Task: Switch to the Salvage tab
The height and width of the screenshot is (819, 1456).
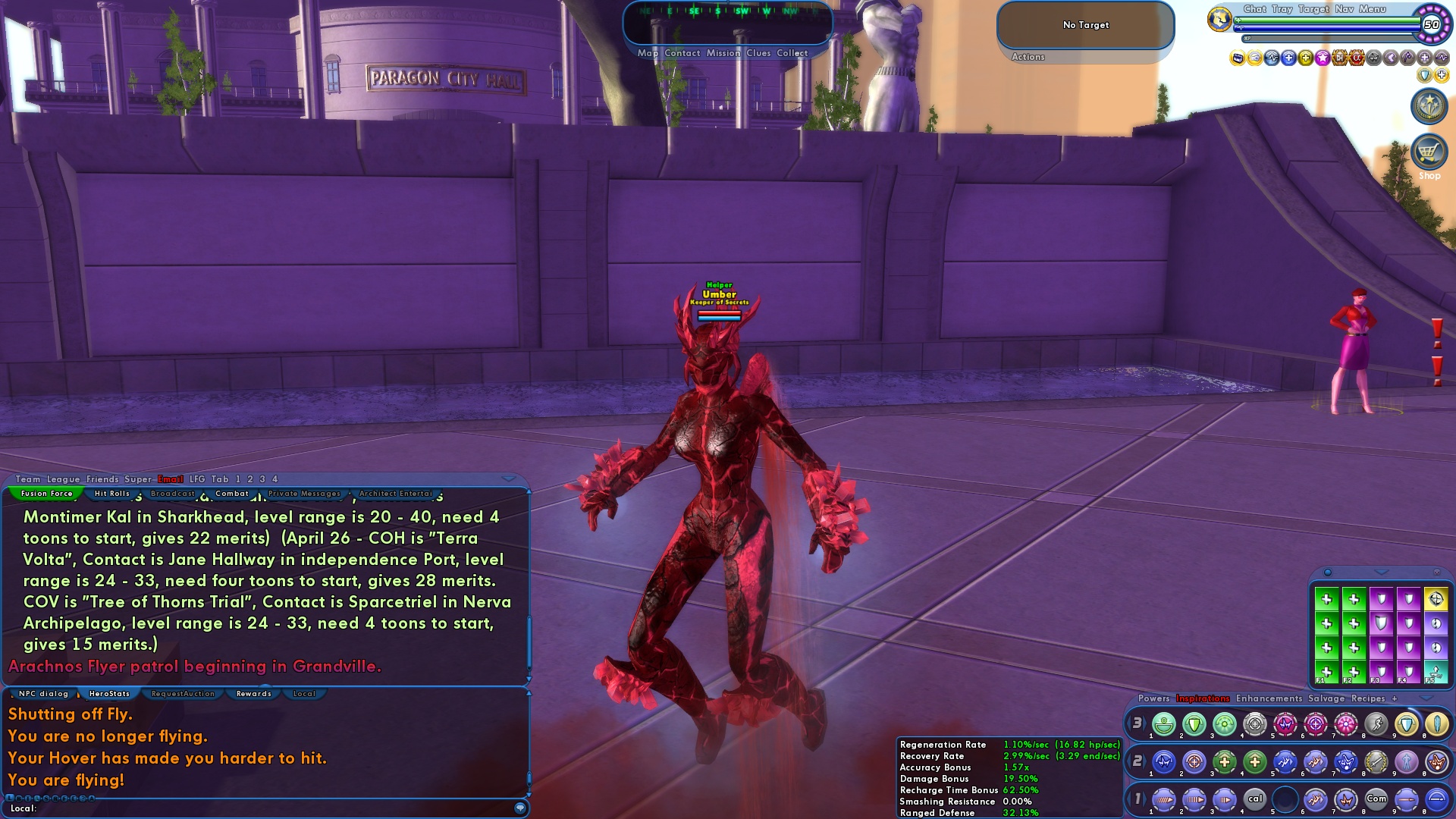Action: click(x=1327, y=699)
